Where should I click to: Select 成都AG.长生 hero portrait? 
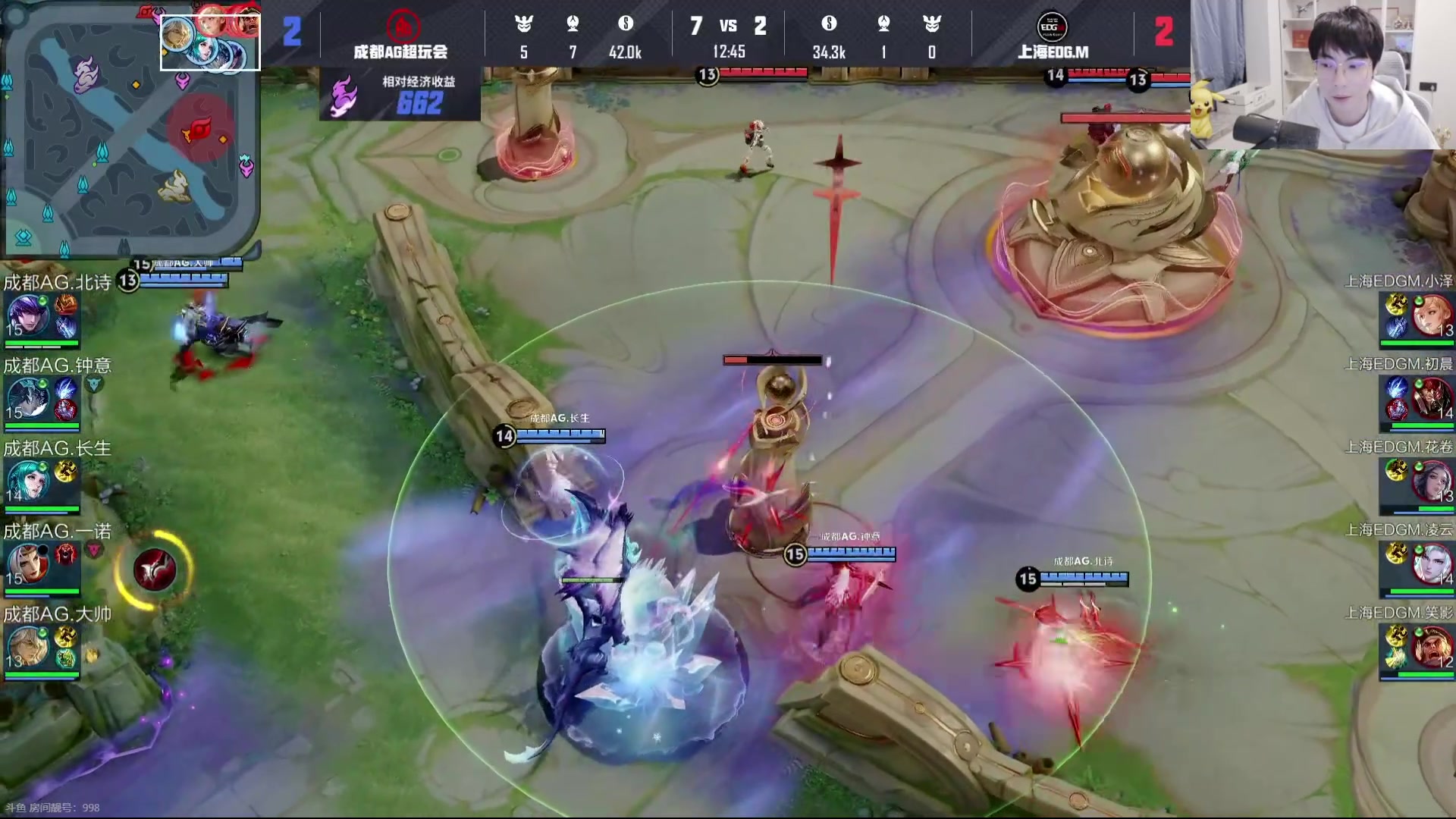pos(28,481)
